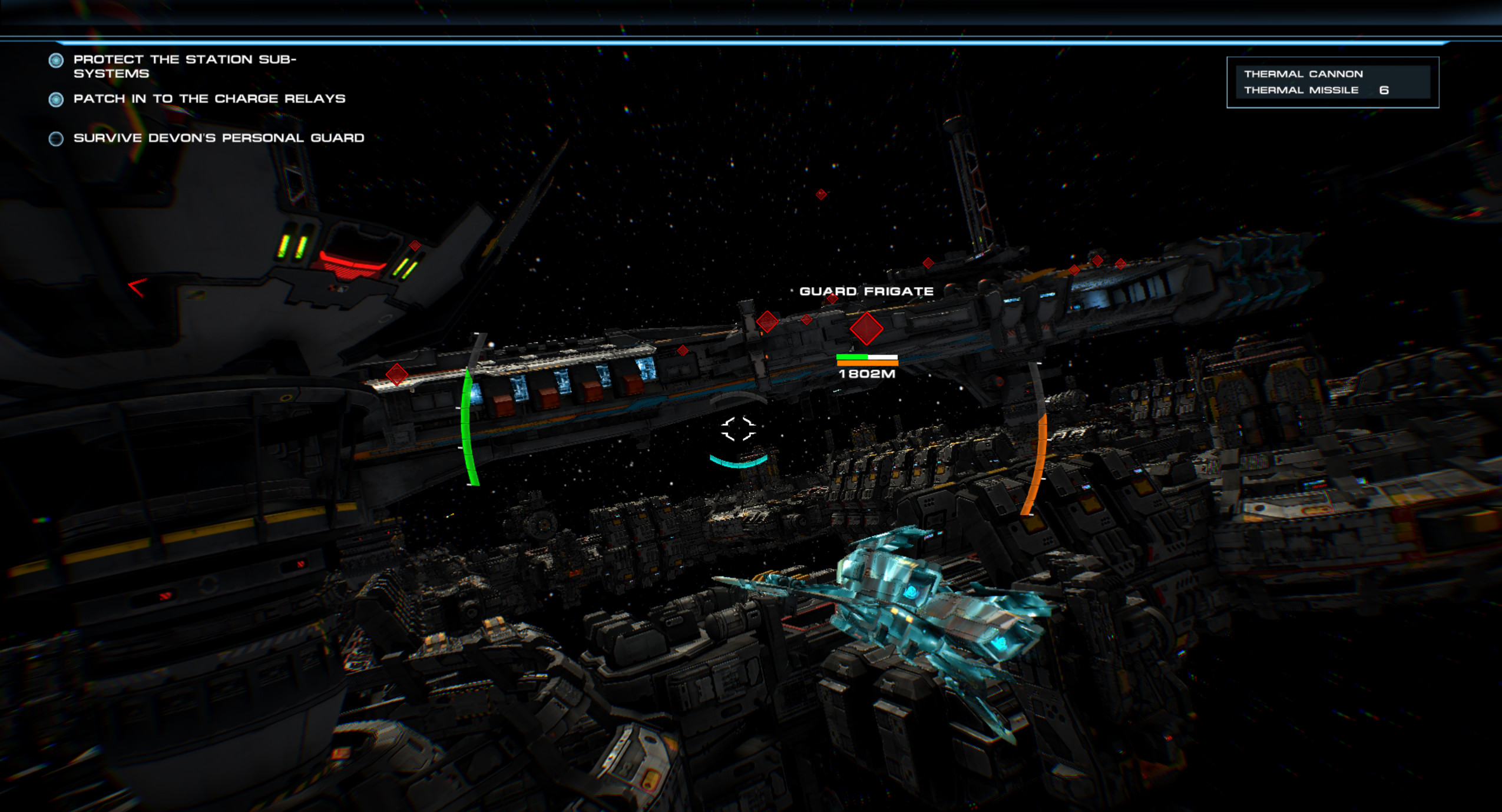Toggle the PROTECT THE STATION SUB-SYSTEMS objective radio
Screen dimensions: 1502x812
pos(56,61)
